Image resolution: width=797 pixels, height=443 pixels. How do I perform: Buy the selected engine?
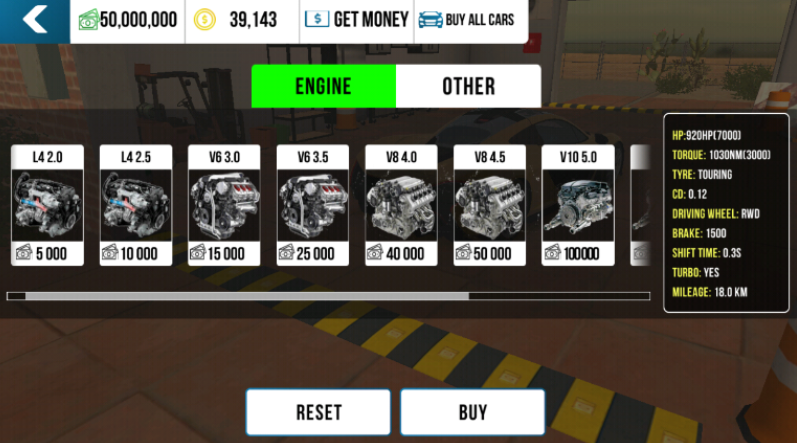[x=472, y=412]
